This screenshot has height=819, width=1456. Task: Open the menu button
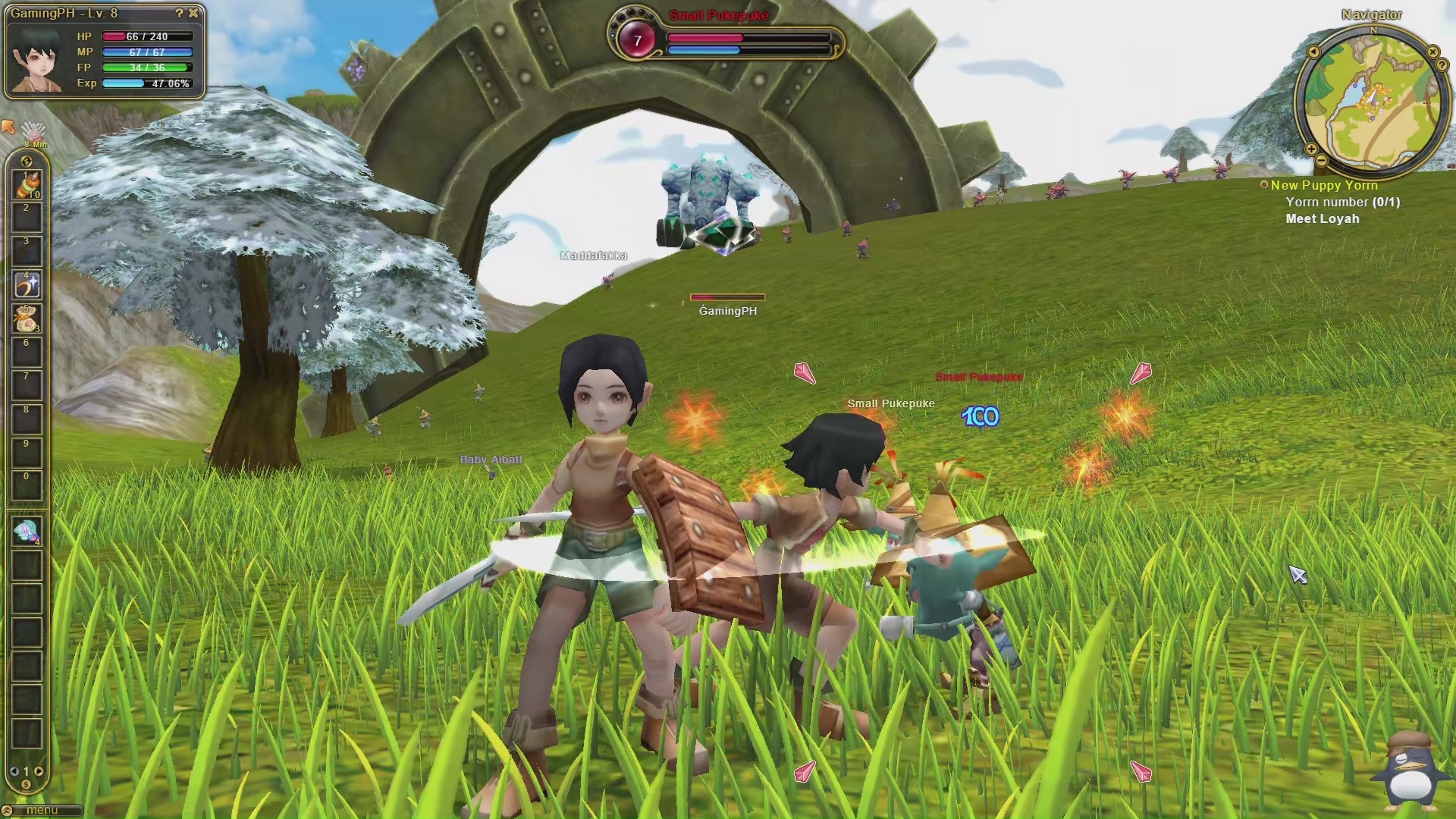tap(42, 811)
